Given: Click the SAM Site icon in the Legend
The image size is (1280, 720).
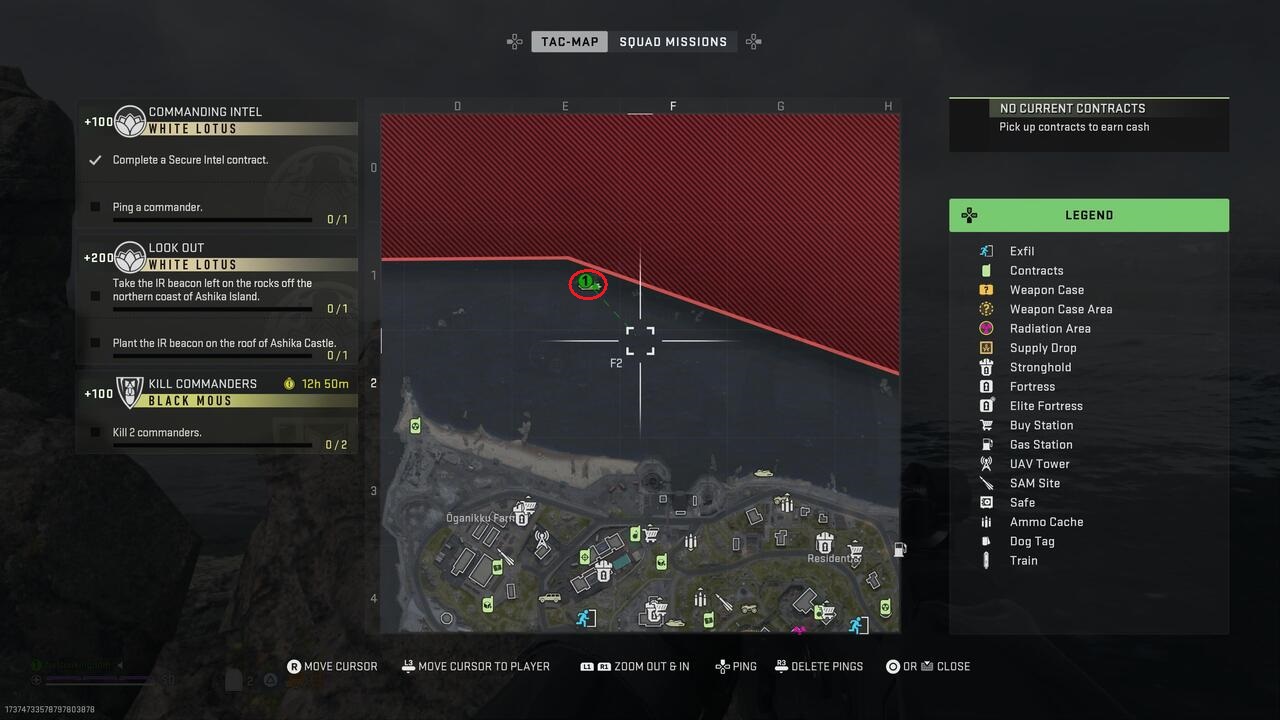Looking at the screenshot, I should point(985,483).
